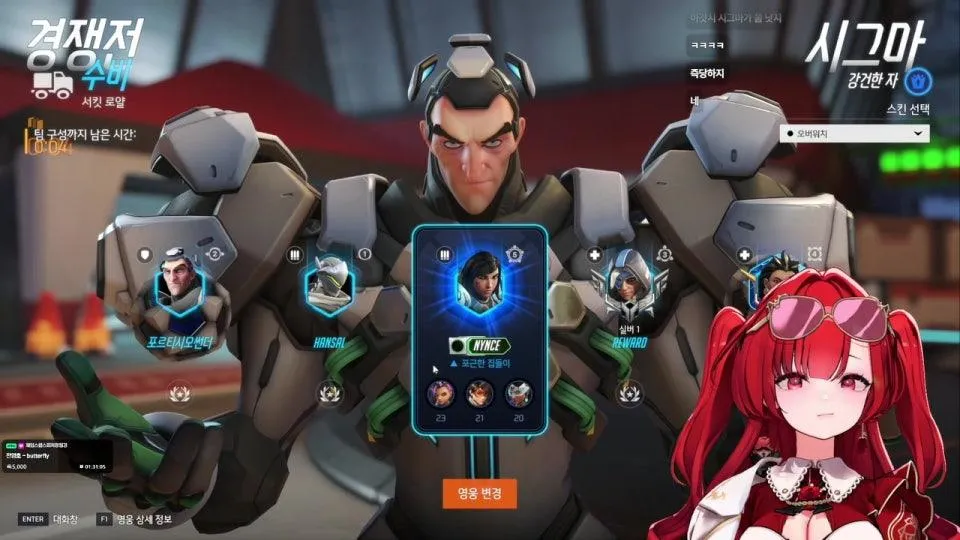Open the 스킨 선택 dropdown showing 오버워치
Screen dimensions: 960x540
pyautogui.click(x=854, y=133)
